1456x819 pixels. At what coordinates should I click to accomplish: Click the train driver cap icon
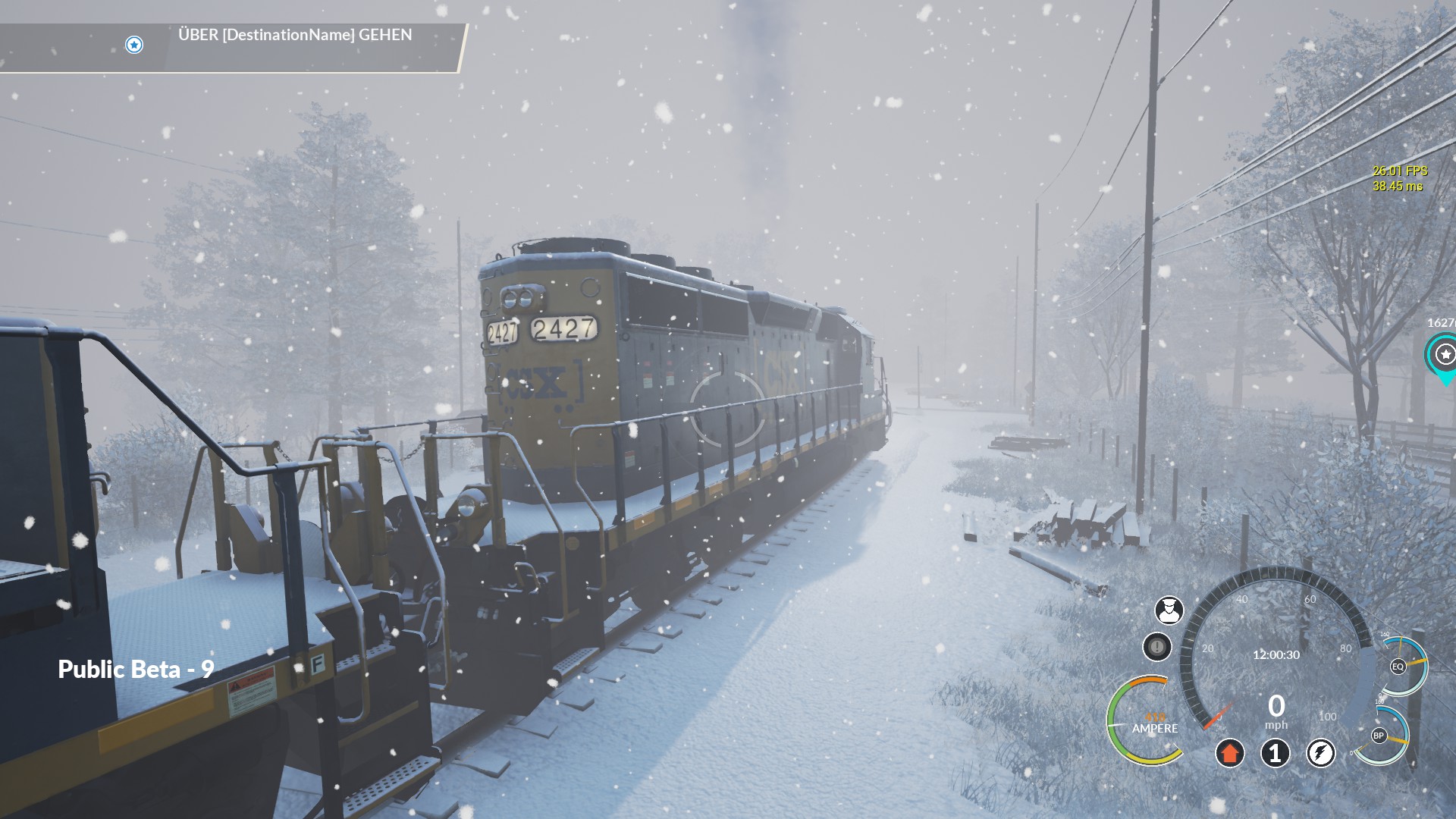coord(1169,610)
